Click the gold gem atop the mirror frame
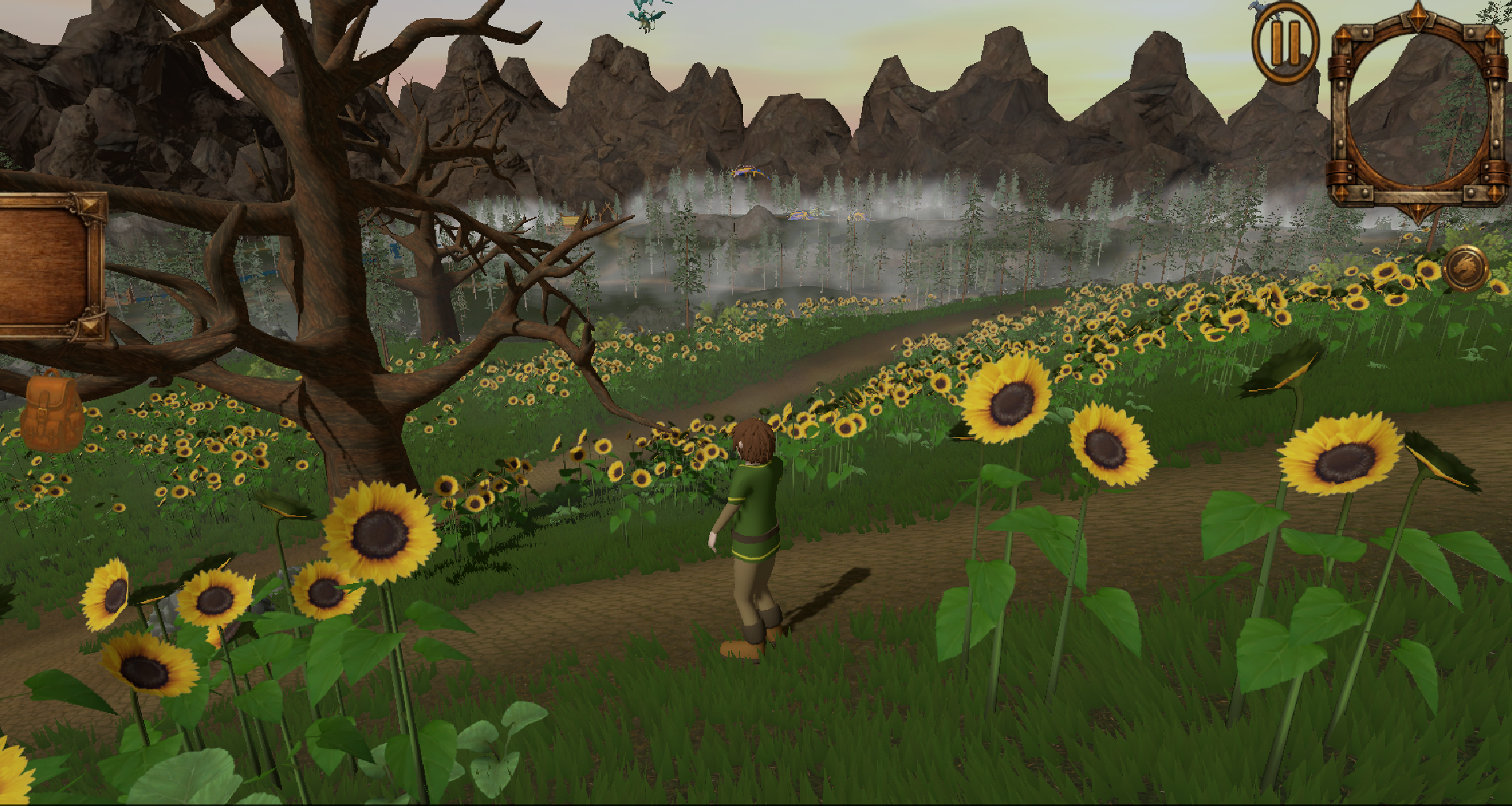Screen dimensions: 1512x806 point(1417,17)
